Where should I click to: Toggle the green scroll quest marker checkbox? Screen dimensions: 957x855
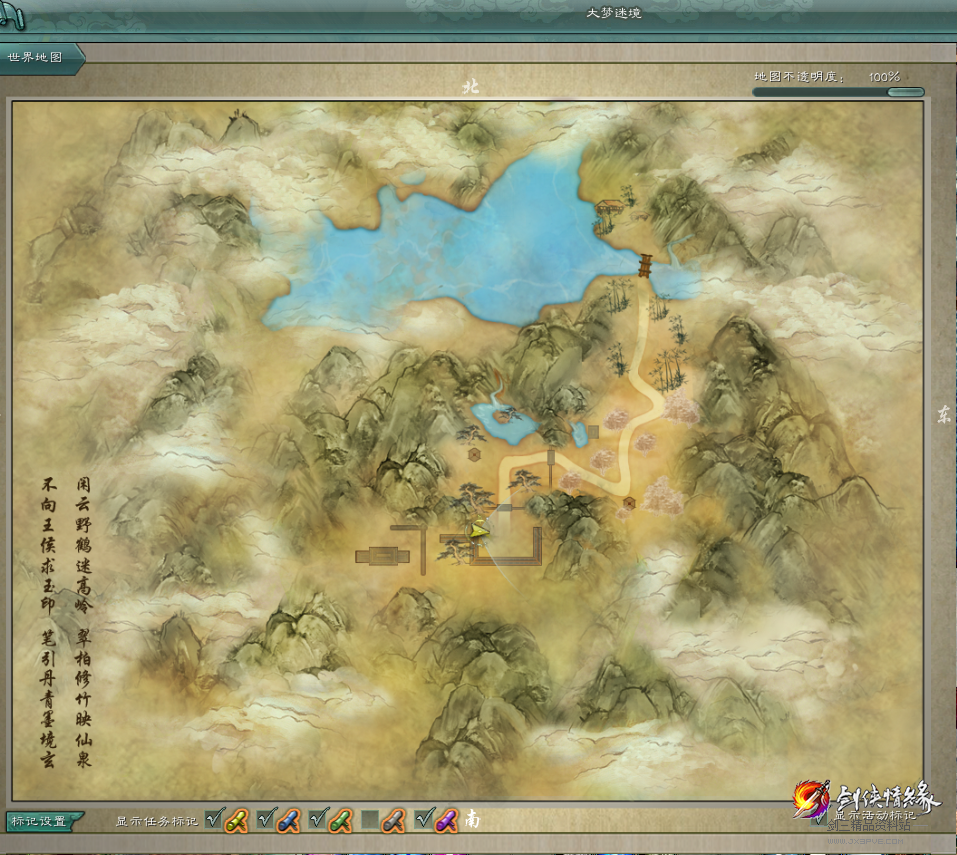(x=318, y=820)
